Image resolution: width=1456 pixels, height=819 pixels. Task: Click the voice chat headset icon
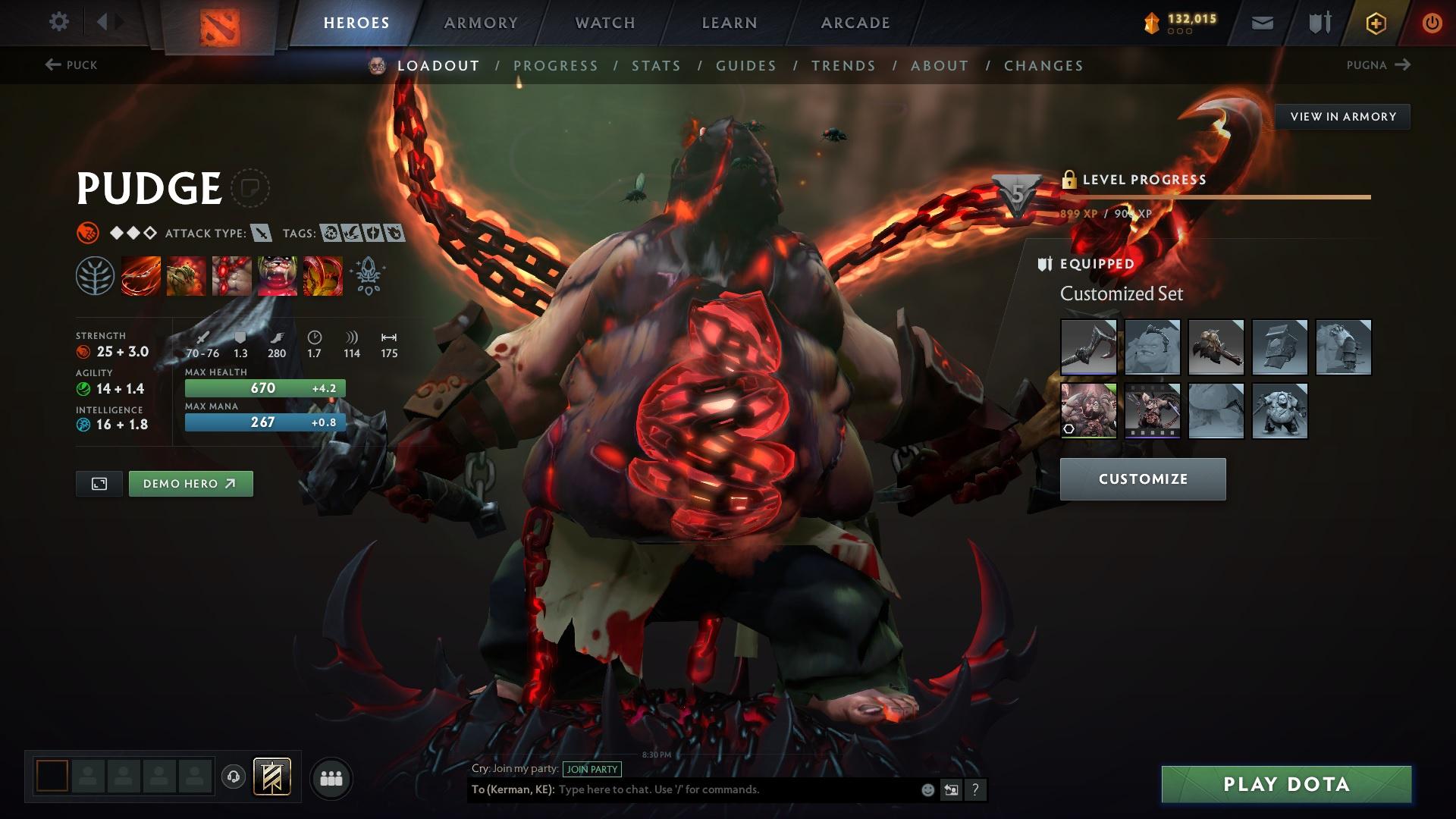(232, 777)
